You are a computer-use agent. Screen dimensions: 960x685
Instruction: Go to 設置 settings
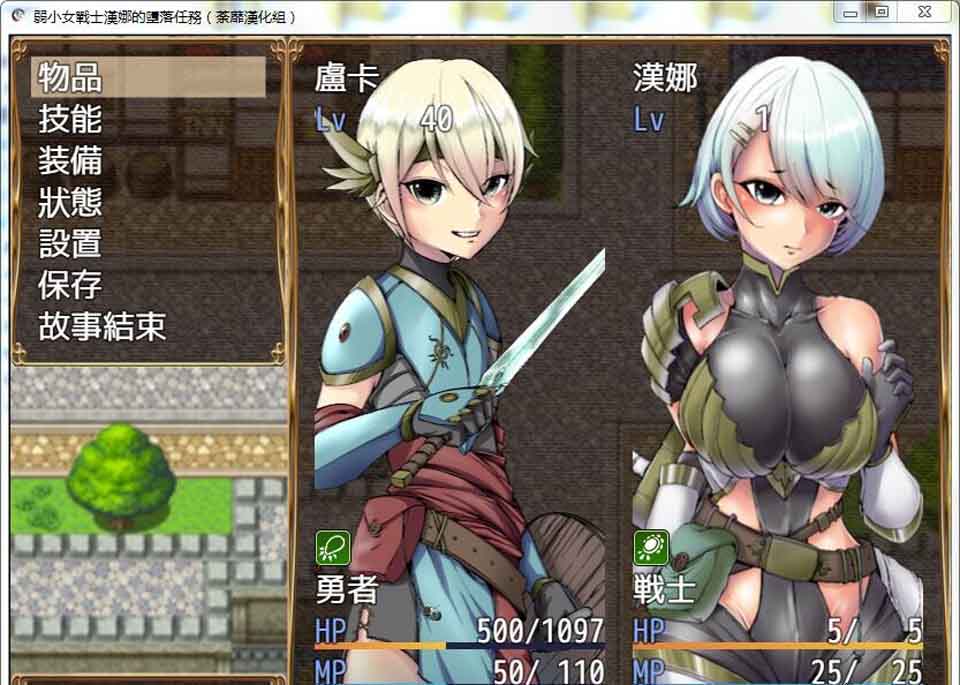pos(72,244)
